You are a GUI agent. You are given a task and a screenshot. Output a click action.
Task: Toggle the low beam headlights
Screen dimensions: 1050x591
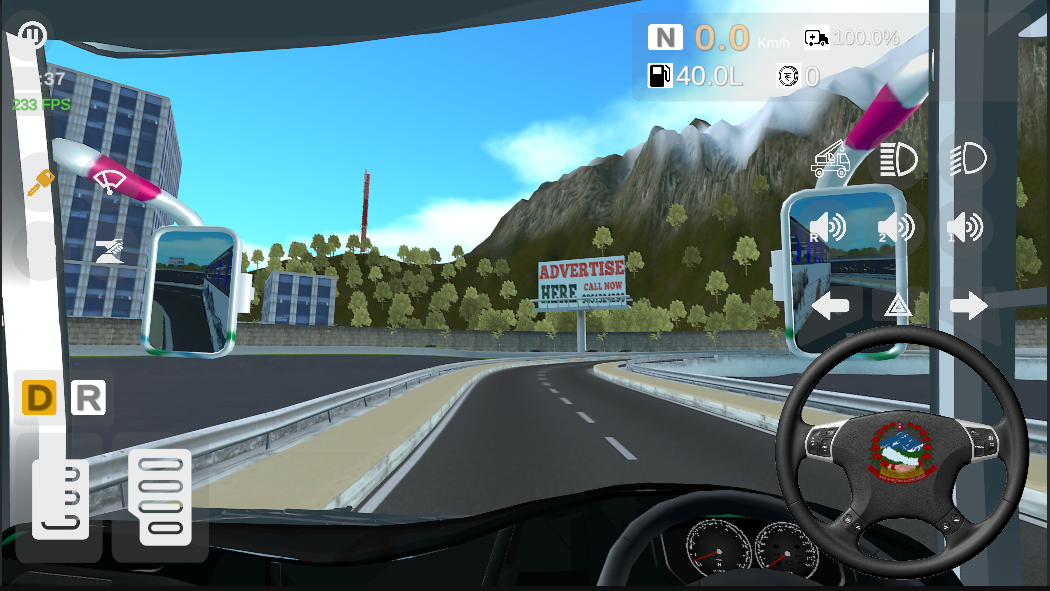[967, 158]
